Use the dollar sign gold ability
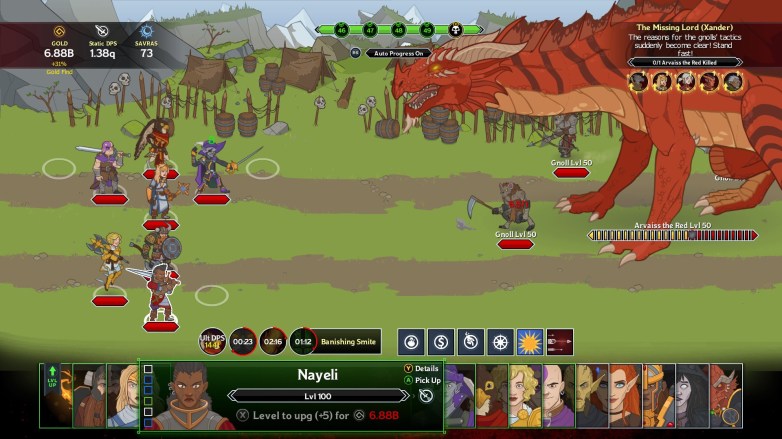Image resolution: width=782 pixels, height=439 pixels. [x=441, y=342]
